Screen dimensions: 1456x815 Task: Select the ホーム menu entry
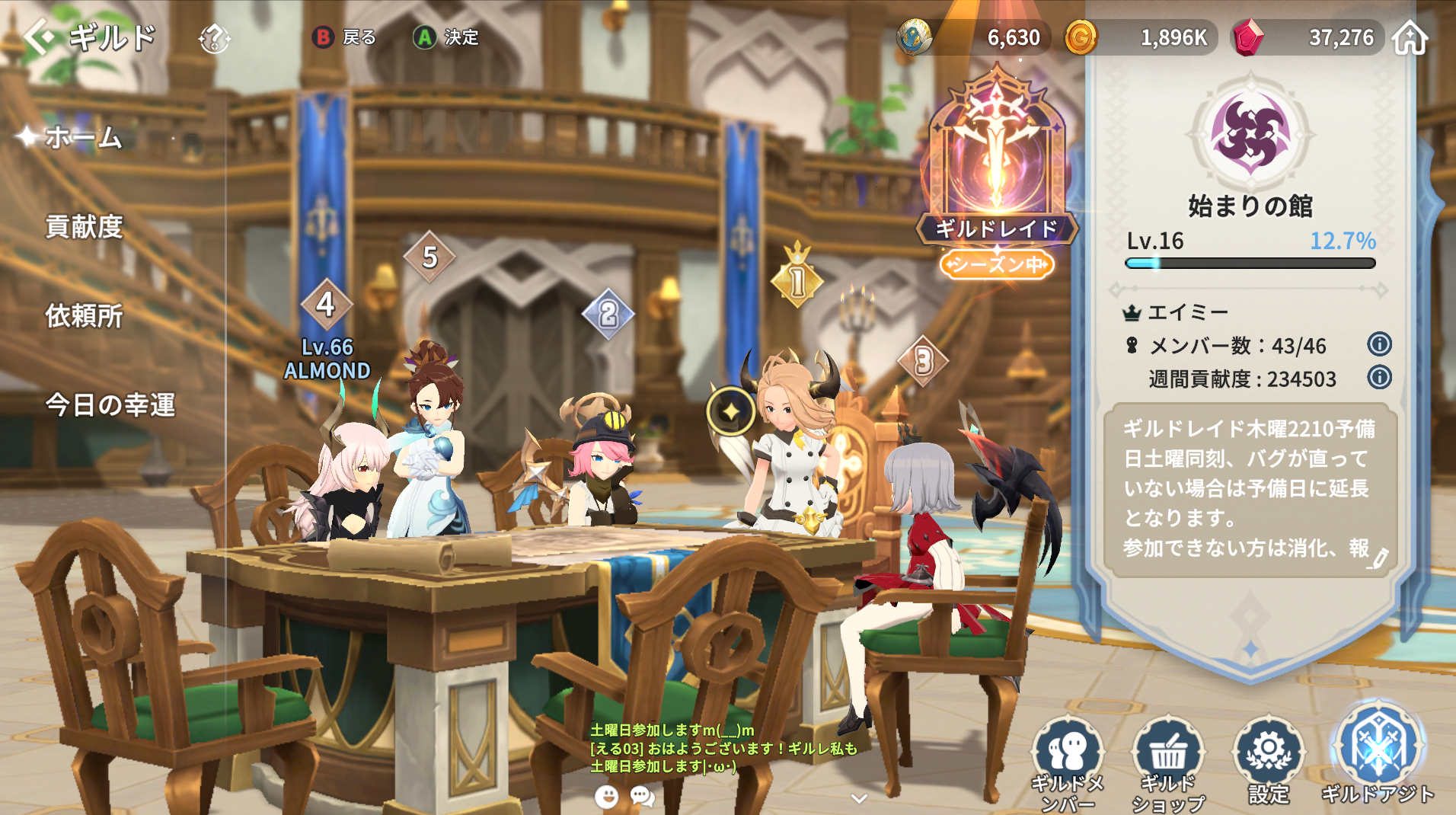pos(83,138)
